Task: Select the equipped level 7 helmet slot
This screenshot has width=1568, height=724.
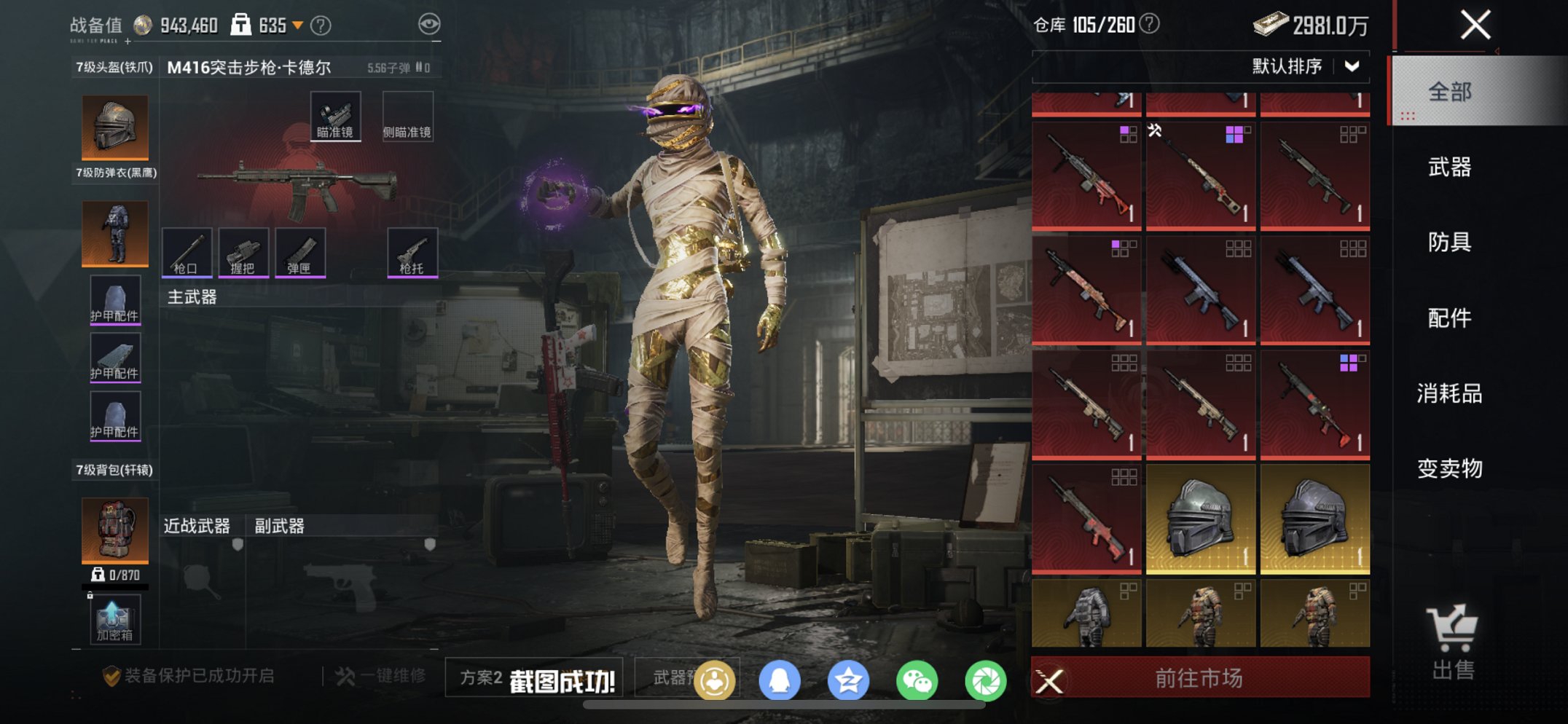Action: [x=115, y=127]
